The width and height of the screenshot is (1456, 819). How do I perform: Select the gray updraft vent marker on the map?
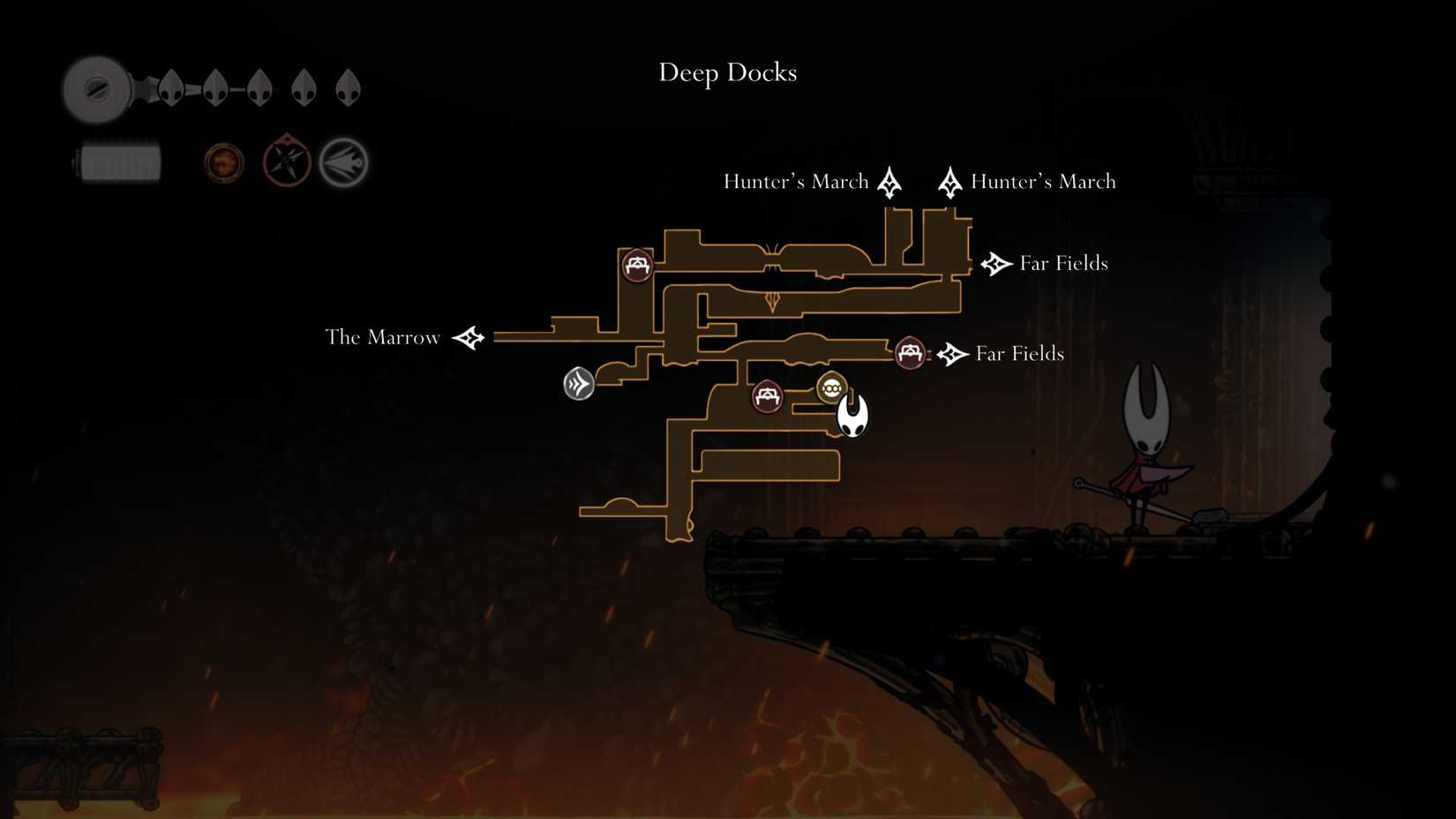point(579,385)
